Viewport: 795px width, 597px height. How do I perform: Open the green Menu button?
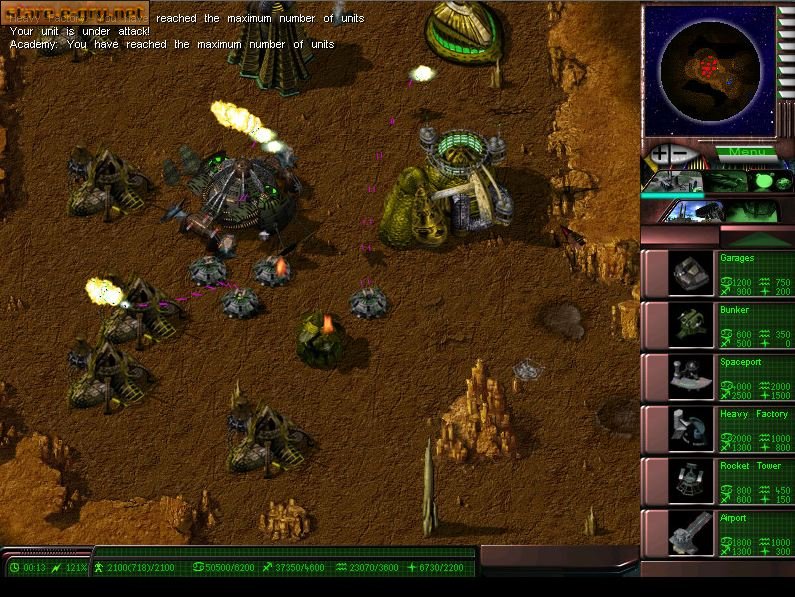[745, 153]
